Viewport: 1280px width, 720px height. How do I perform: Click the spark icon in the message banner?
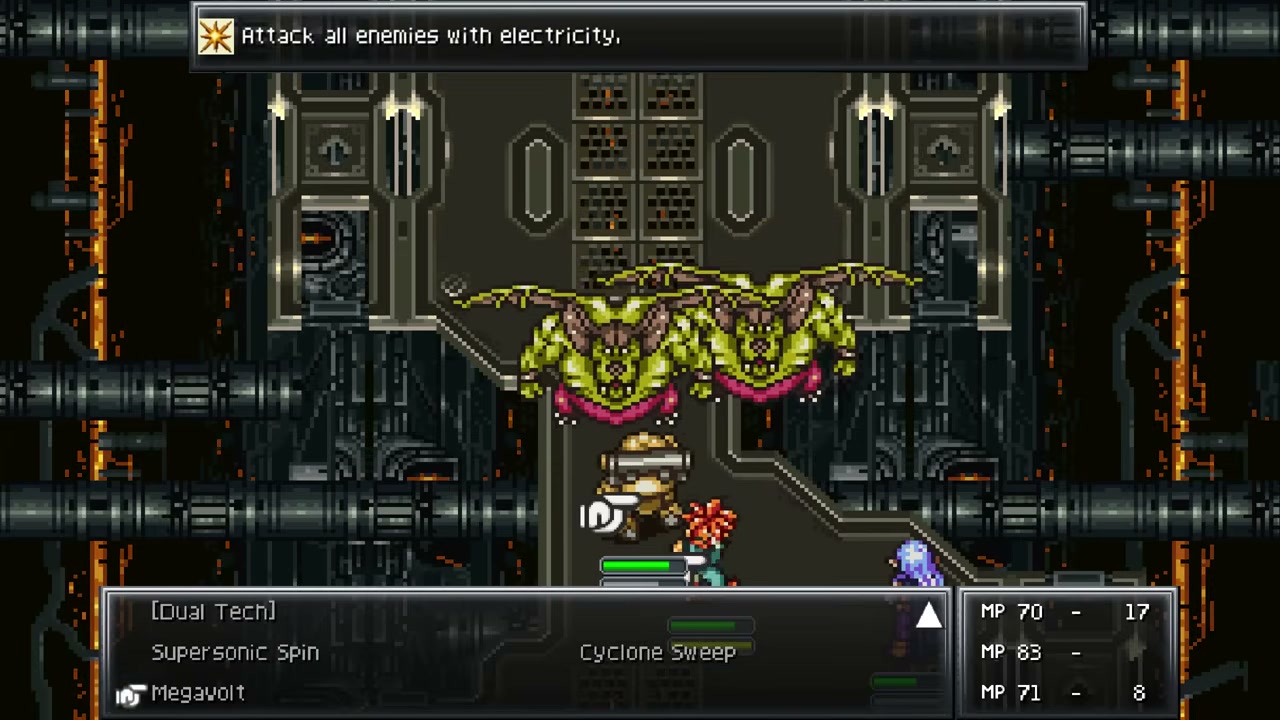(x=216, y=36)
